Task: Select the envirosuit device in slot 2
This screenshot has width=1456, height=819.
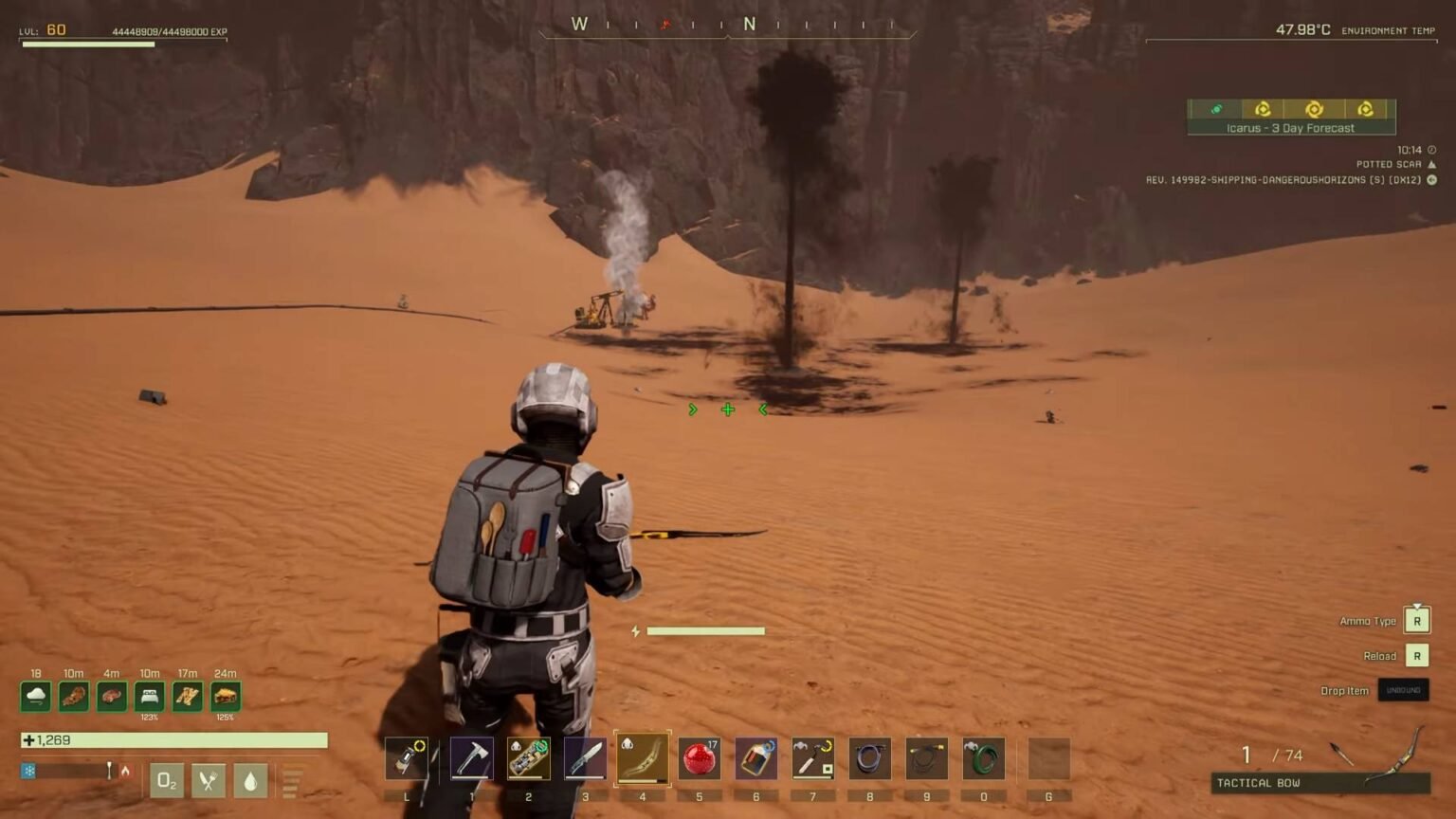Action: [x=528, y=757]
